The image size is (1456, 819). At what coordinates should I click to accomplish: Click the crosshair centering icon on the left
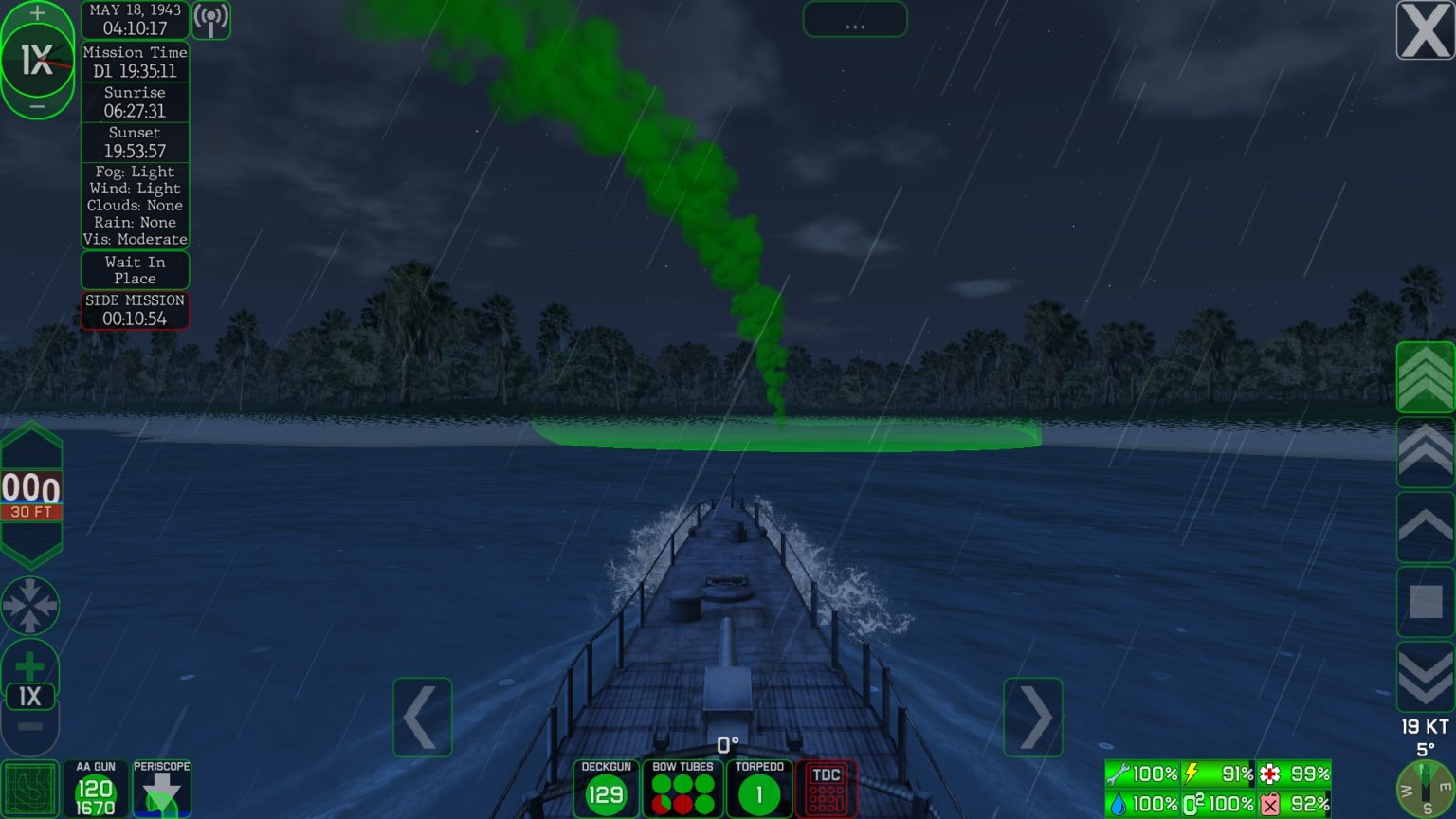click(31, 607)
